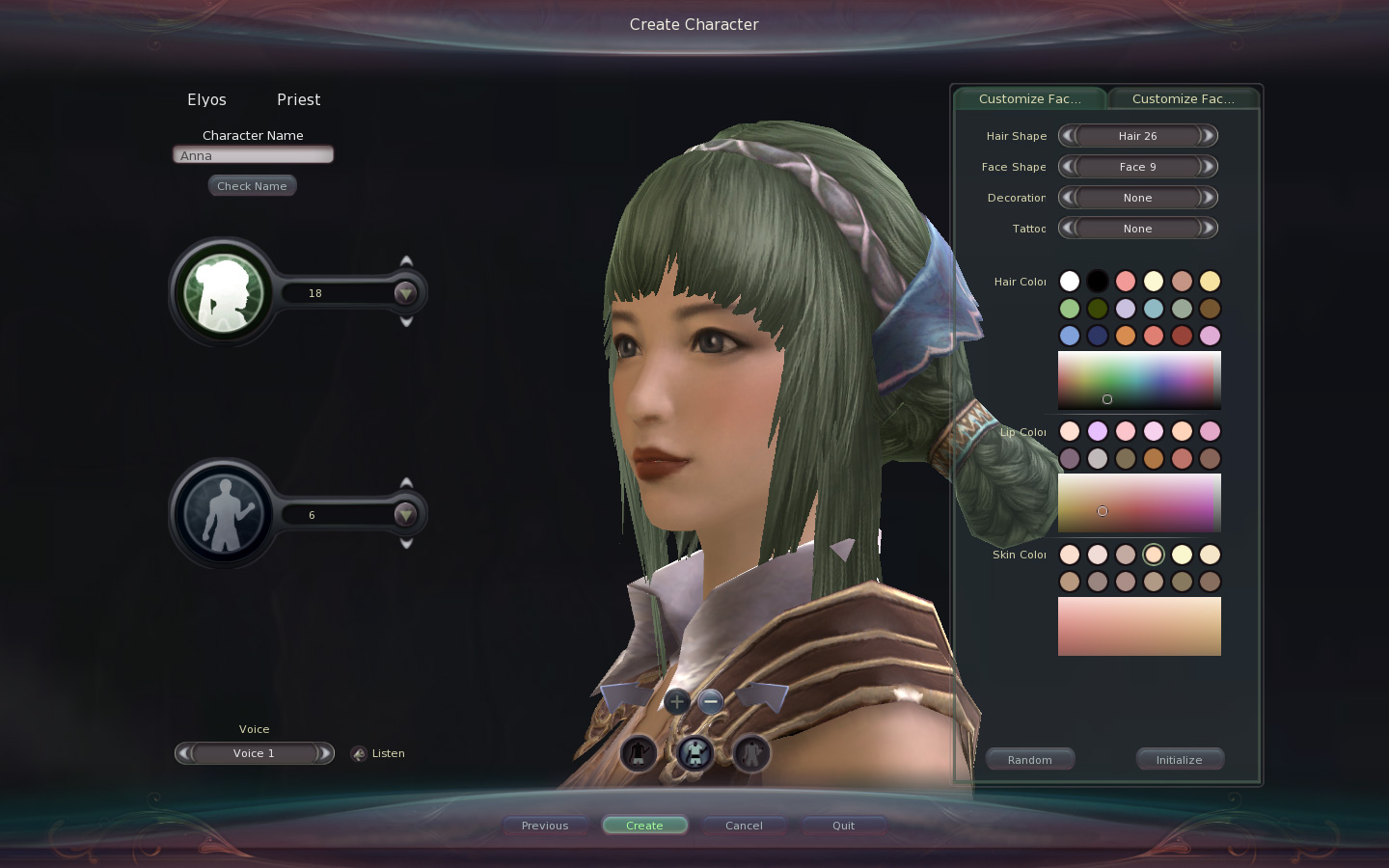Focus the Character Name input field

(x=253, y=155)
